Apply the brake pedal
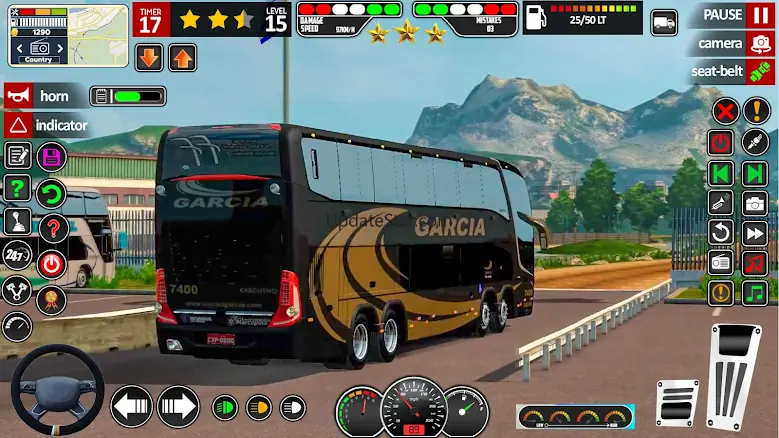Viewport: 779px width, 438px height. tap(677, 401)
